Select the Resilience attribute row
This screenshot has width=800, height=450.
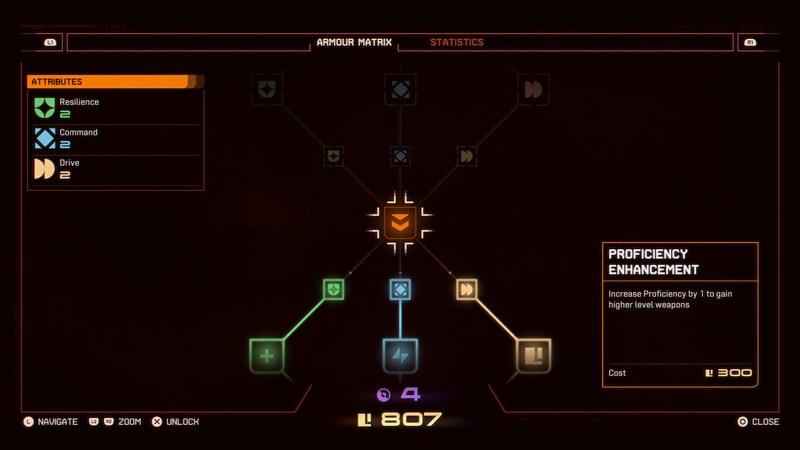[x=114, y=108]
